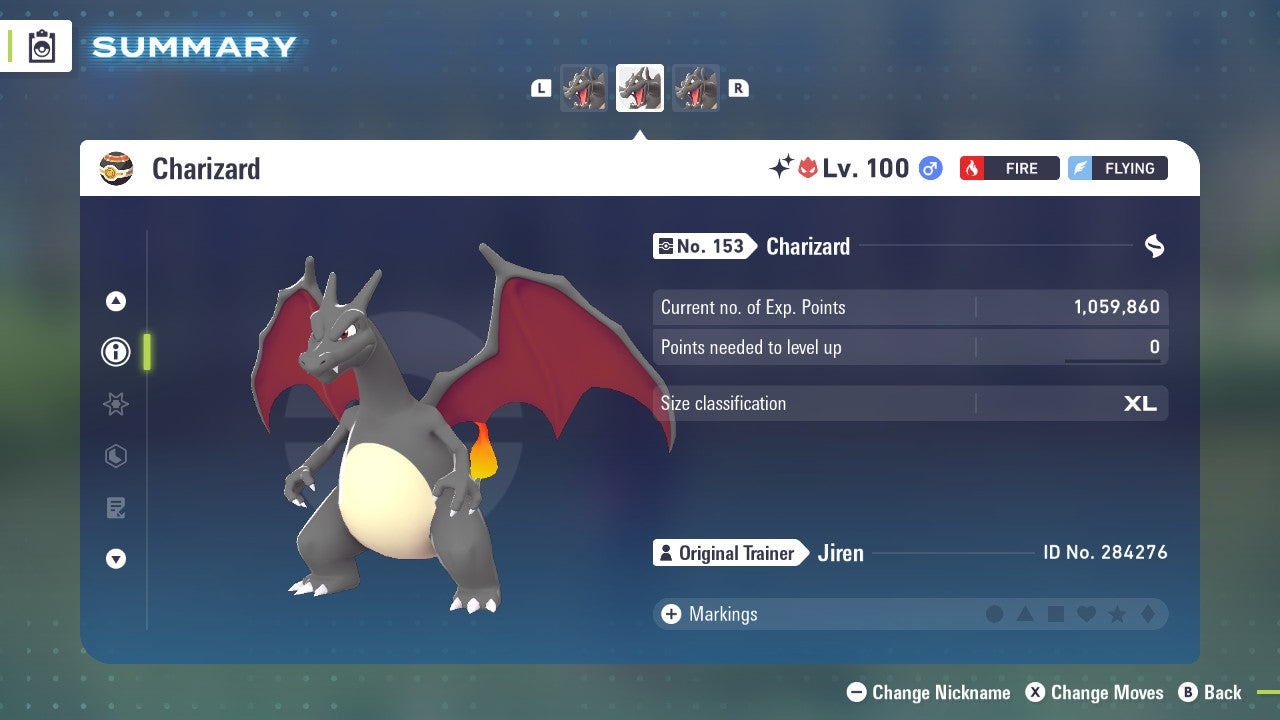Select Change Nickname at the bottom
This screenshot has width=1280, height=720.
[928, 692]
